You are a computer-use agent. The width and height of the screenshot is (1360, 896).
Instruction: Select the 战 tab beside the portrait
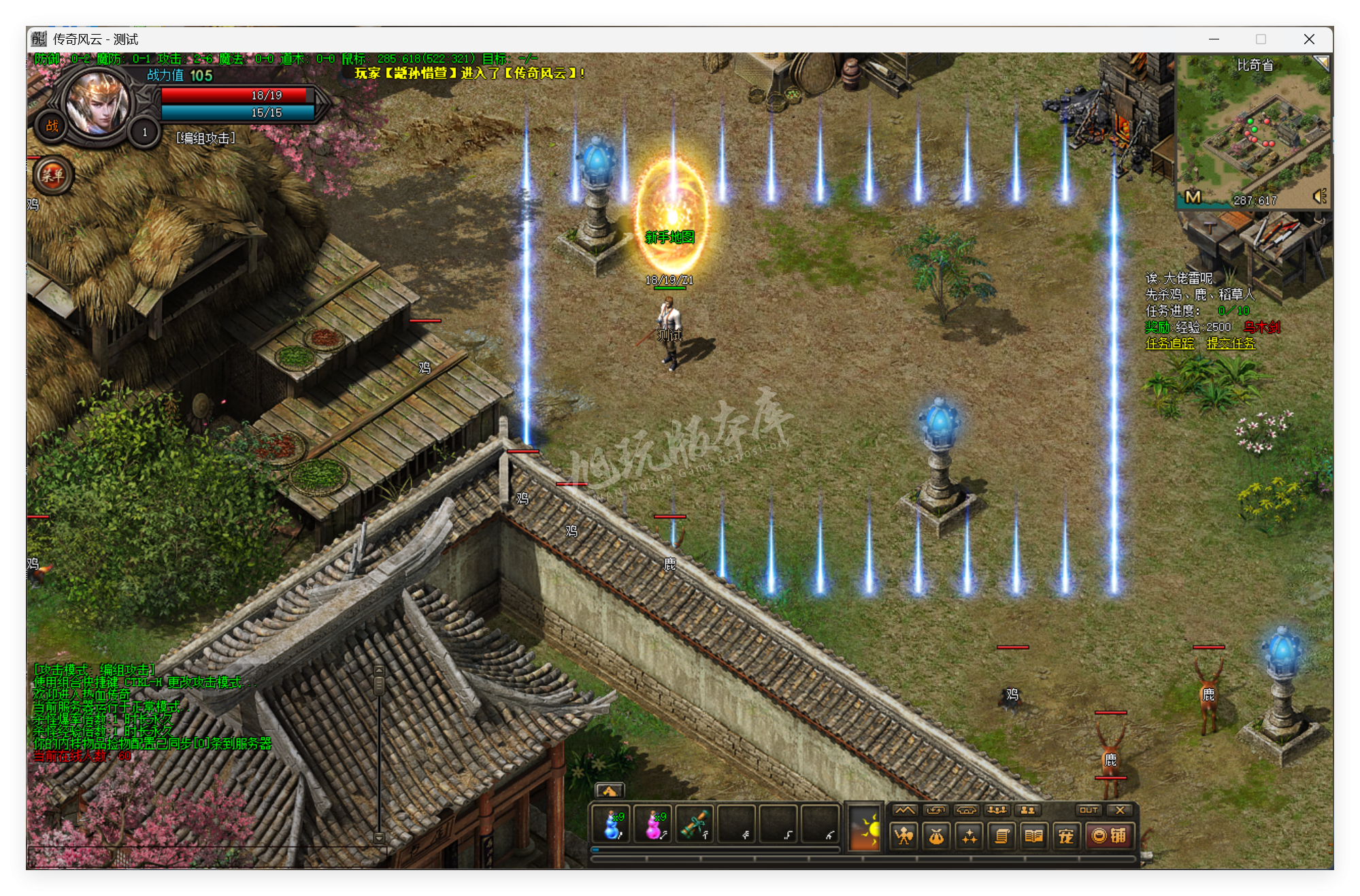click(x=52, y=127)
